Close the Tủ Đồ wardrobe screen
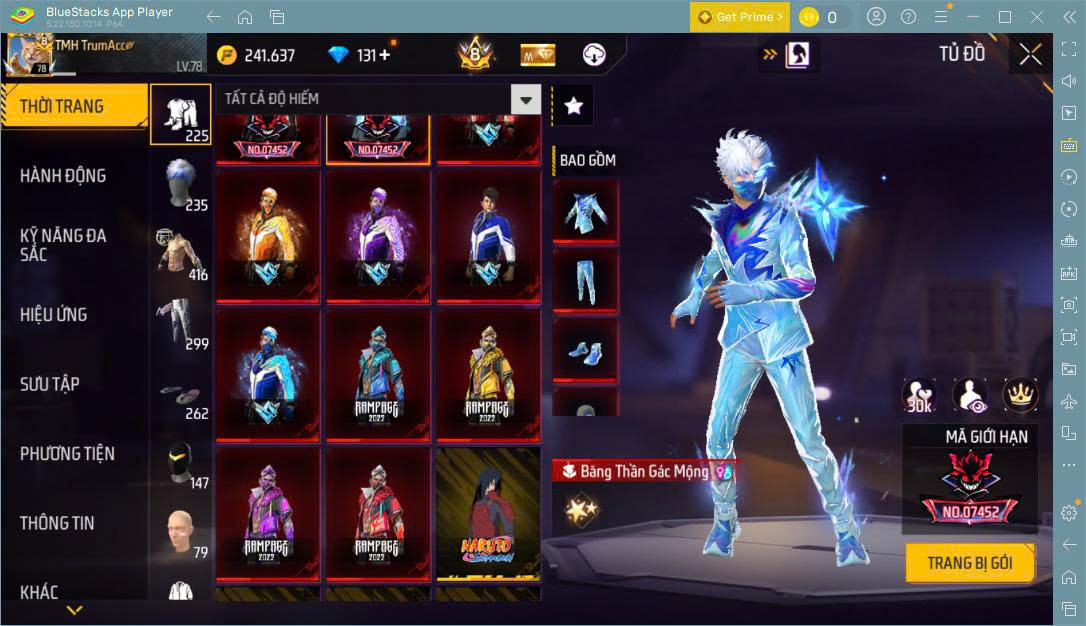 coord(1030,55)
